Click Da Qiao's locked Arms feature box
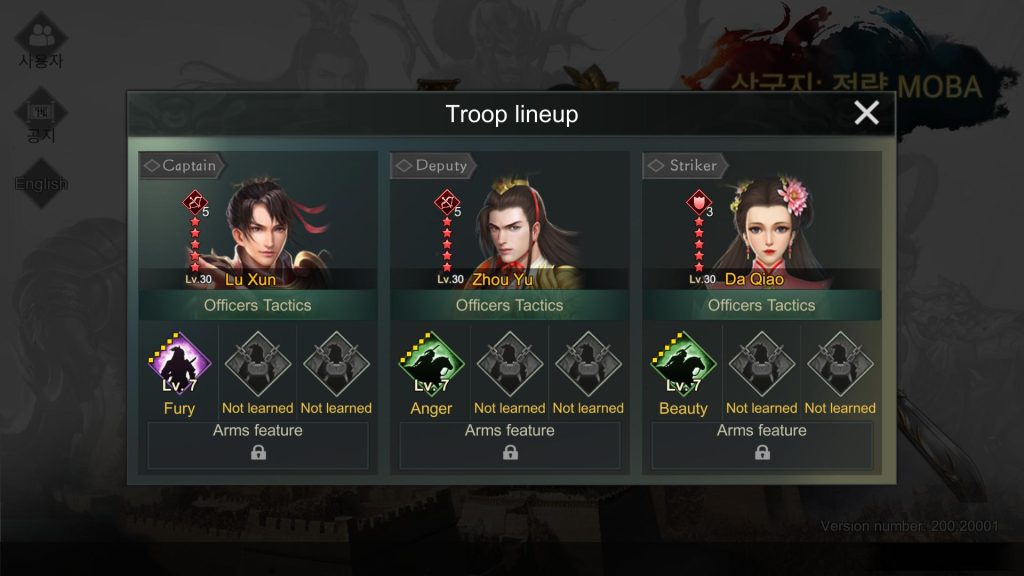The image size is (1024, 576). pyautogui.click(x=762, y=445)
